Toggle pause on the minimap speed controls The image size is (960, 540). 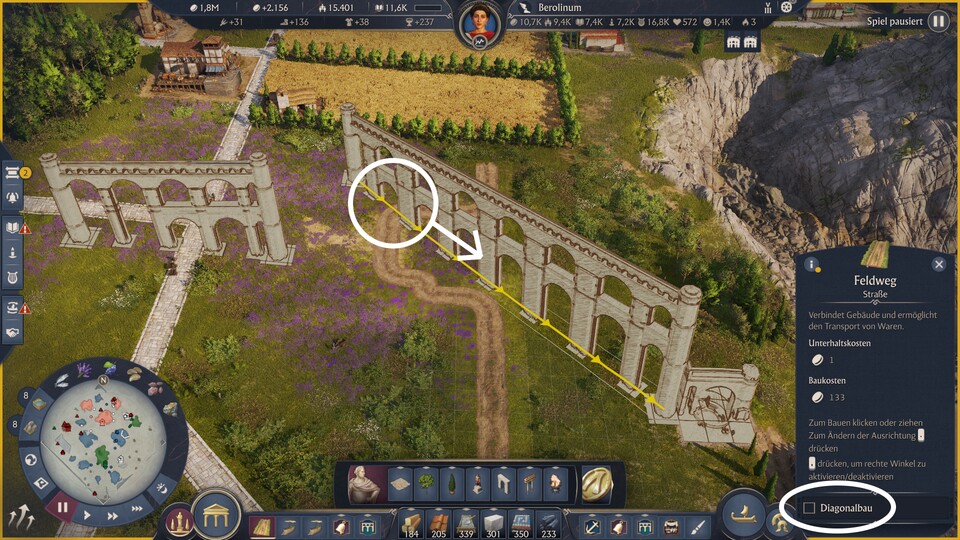point(62,507)
